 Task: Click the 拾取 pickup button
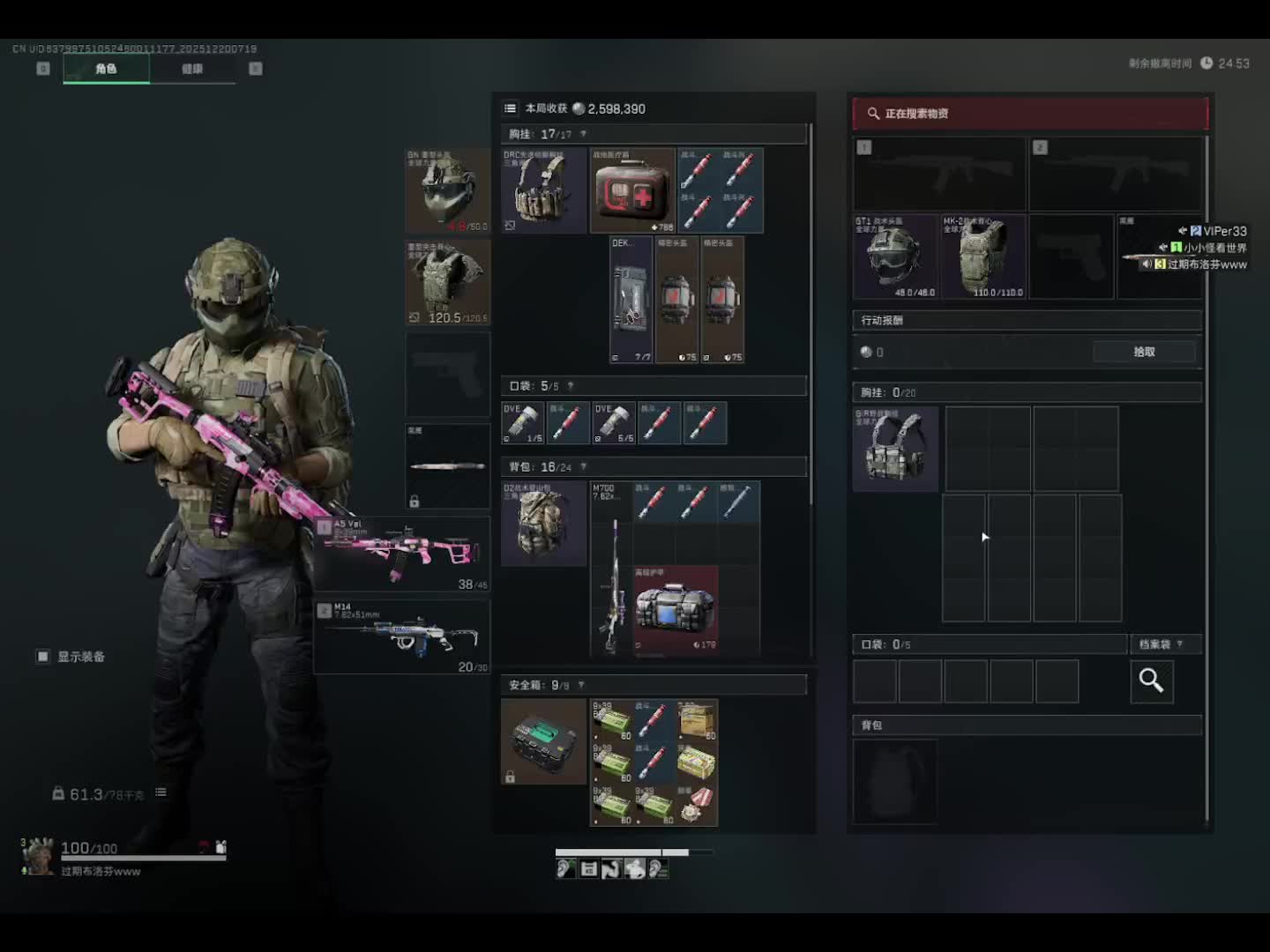coord(1144,352)
